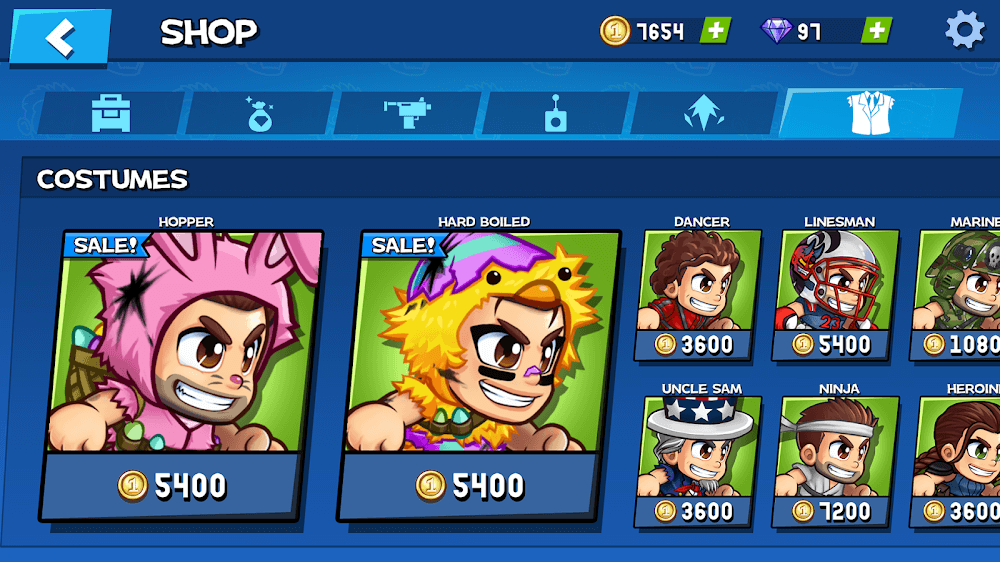Open the upward arrow upgrades tab
This screenshot has height=562, width=1000.
(703, 113)
